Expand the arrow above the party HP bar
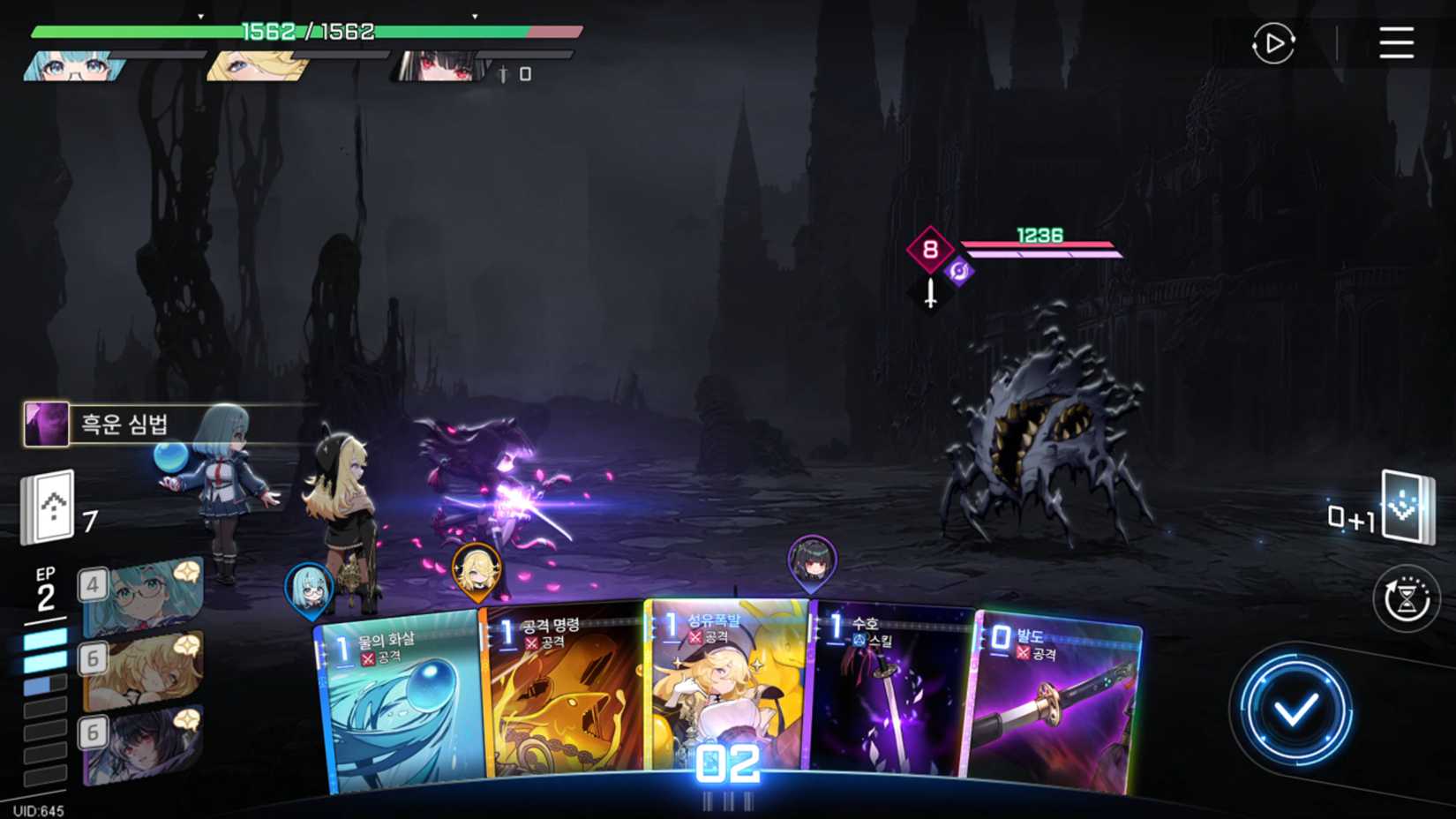1456x819 pixels. (x=200, y=16)
